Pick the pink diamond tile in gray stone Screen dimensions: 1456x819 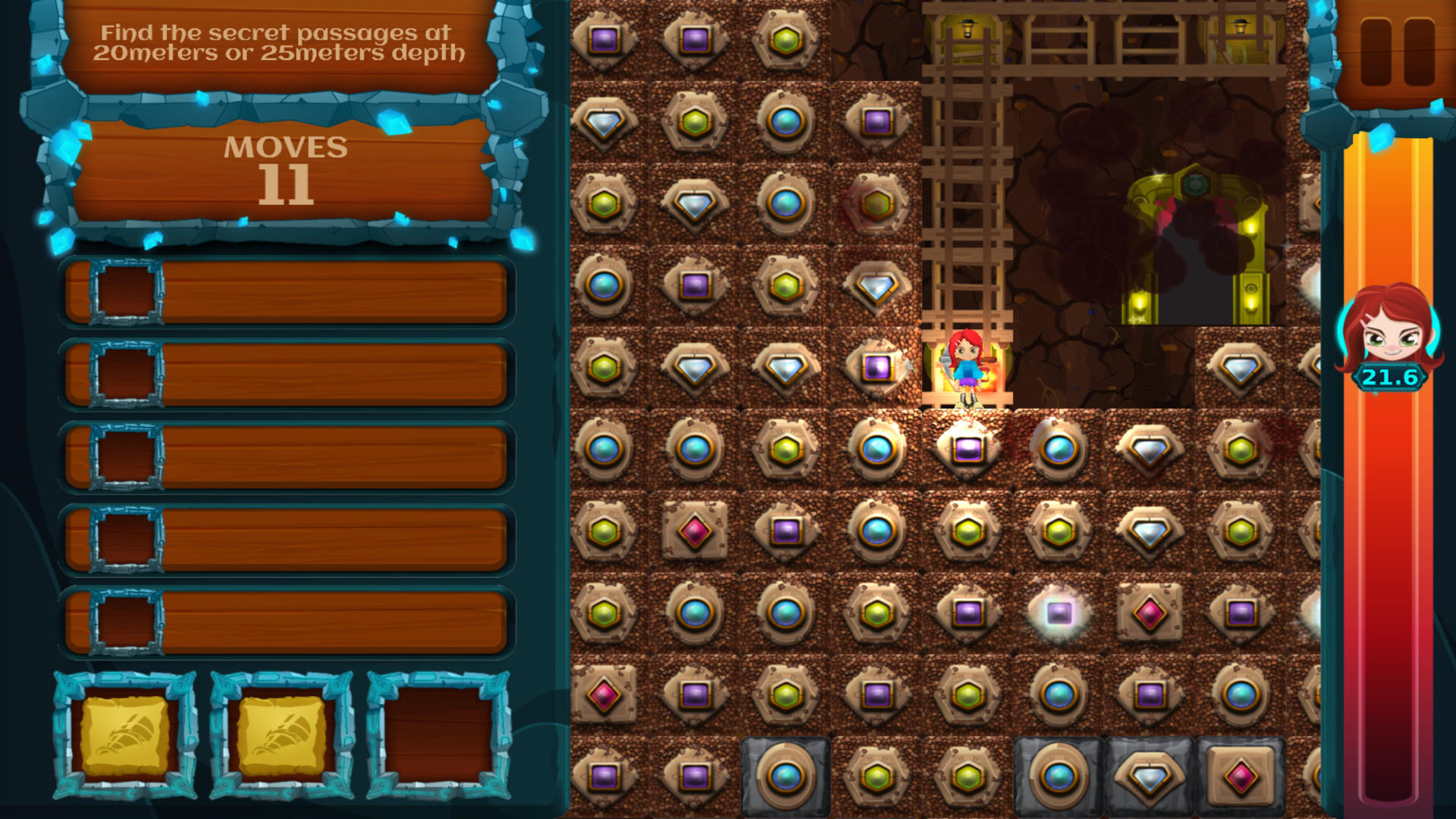click(x=1241, y=777)
